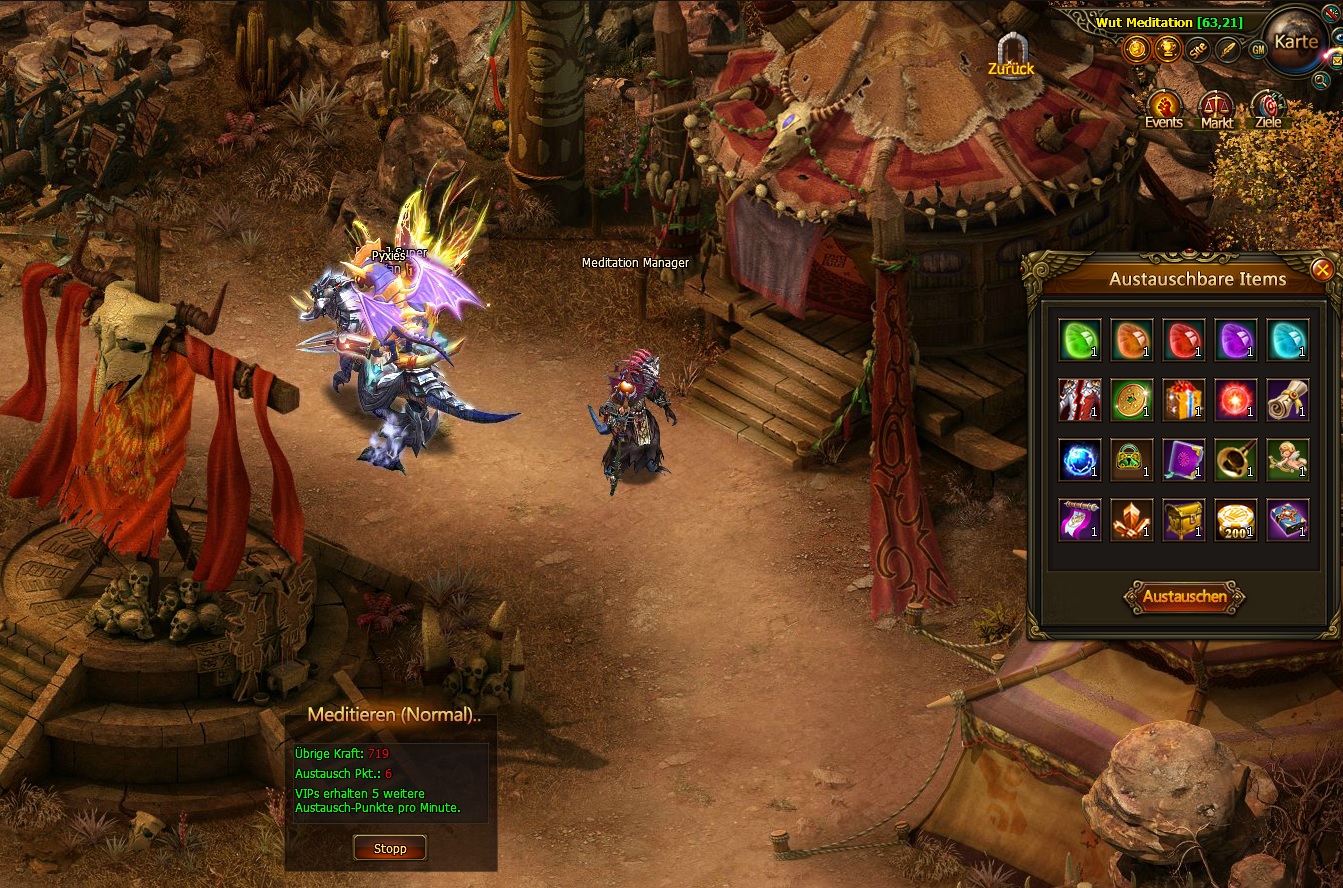Close the Austauschbare Items window

pos(1322,269)
